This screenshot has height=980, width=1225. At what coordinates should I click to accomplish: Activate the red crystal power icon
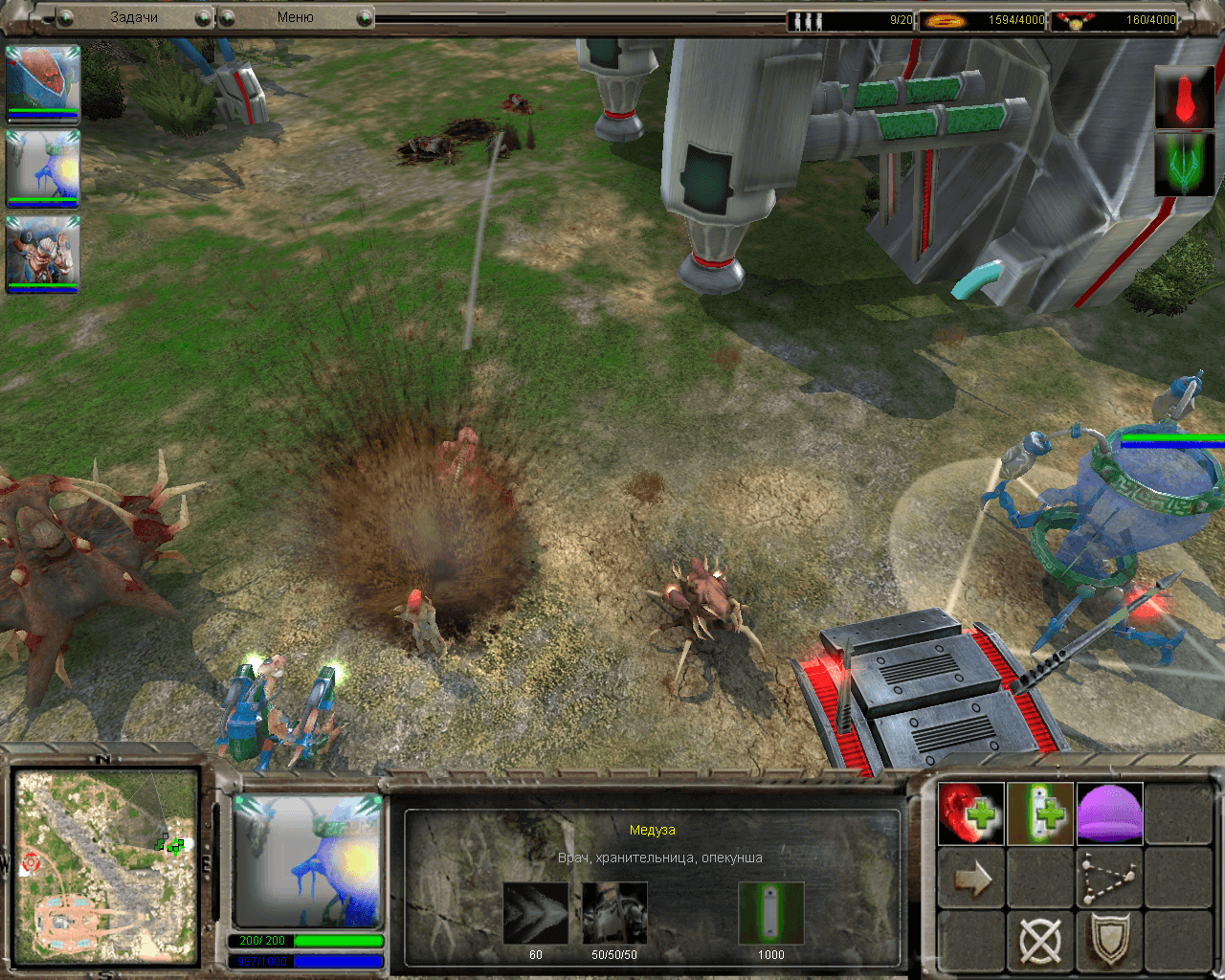1184,97
